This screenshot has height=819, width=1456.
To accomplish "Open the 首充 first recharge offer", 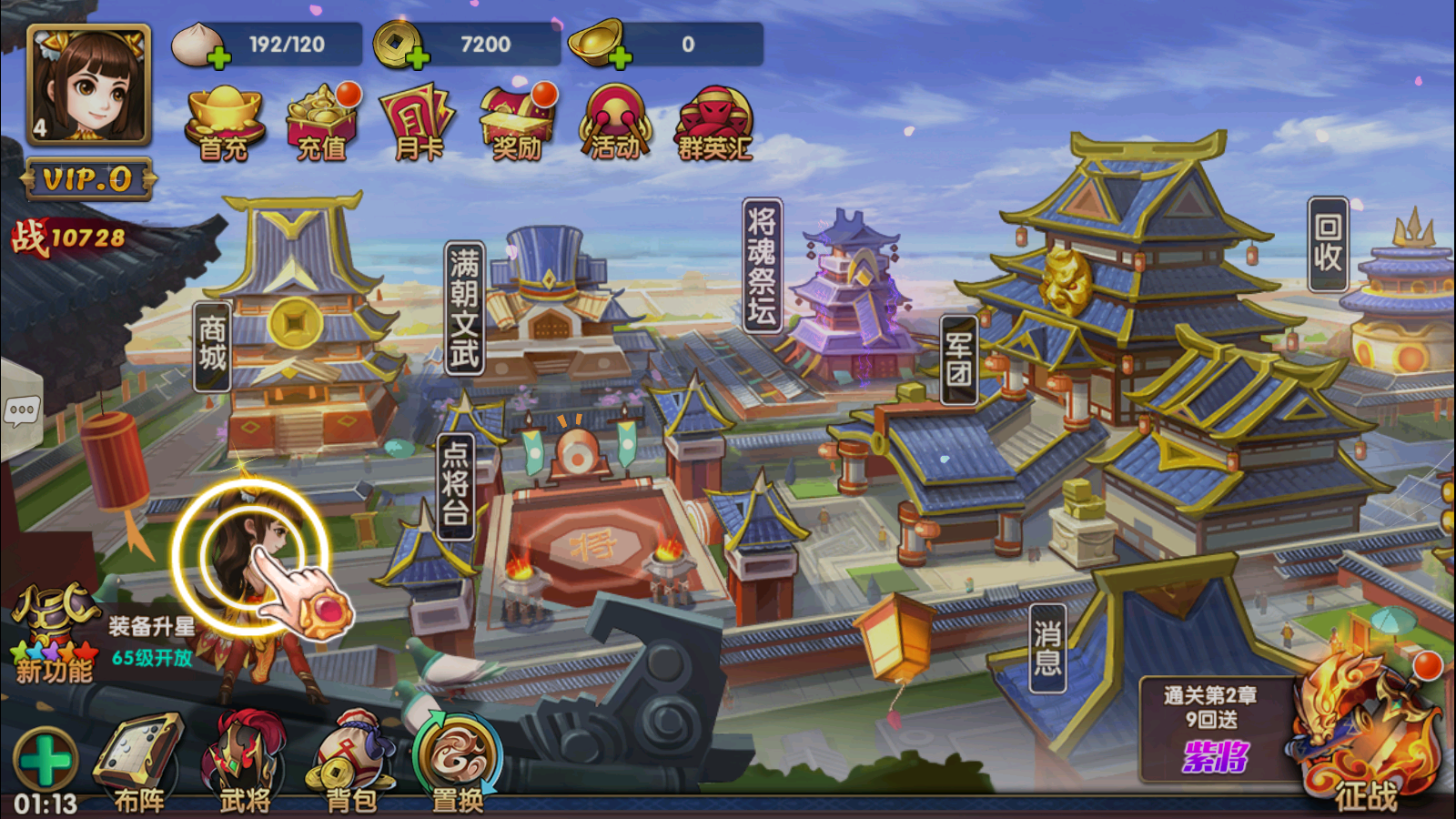I will [224, 124].
